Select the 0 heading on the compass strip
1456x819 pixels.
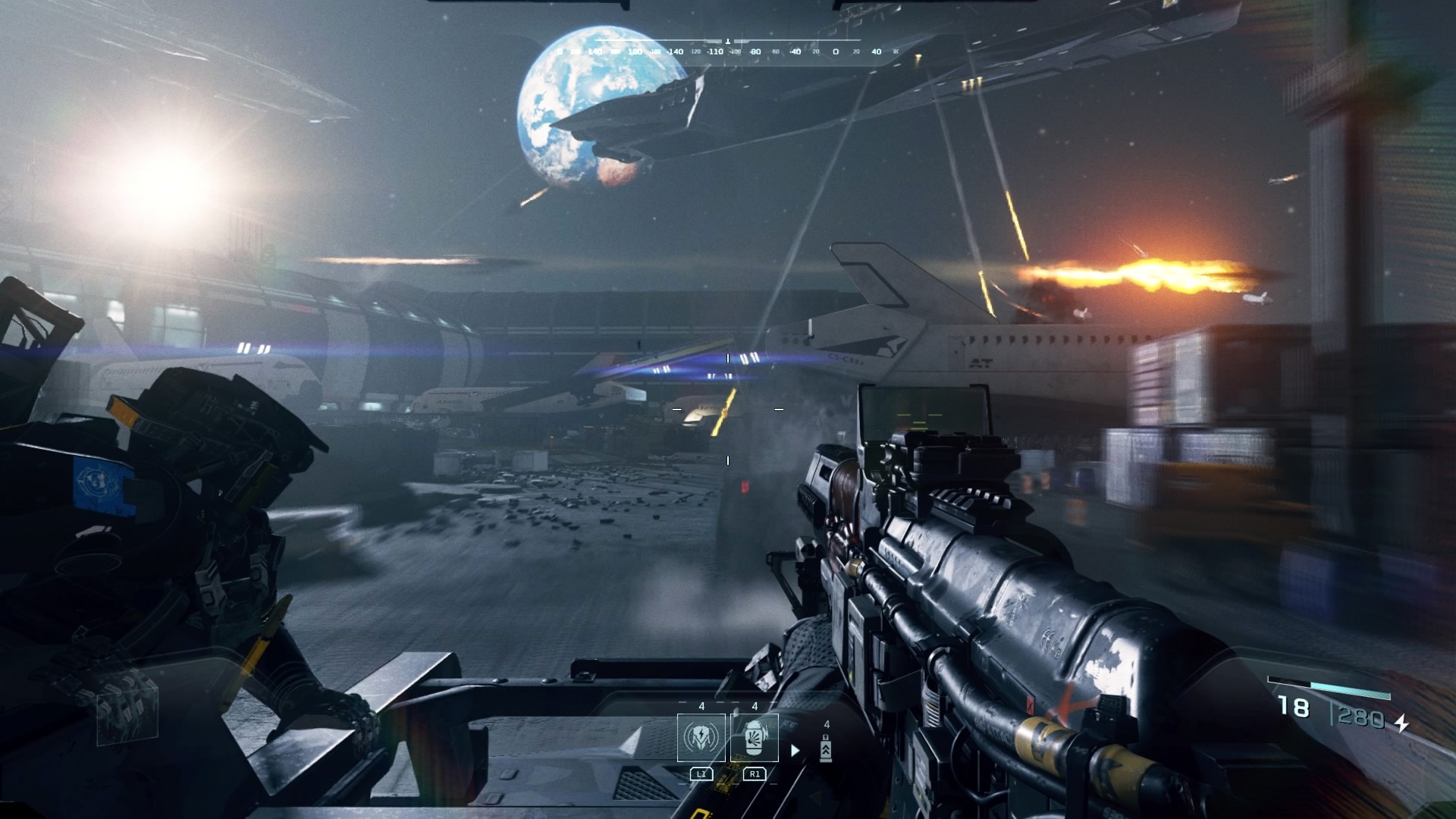point(835,52)
